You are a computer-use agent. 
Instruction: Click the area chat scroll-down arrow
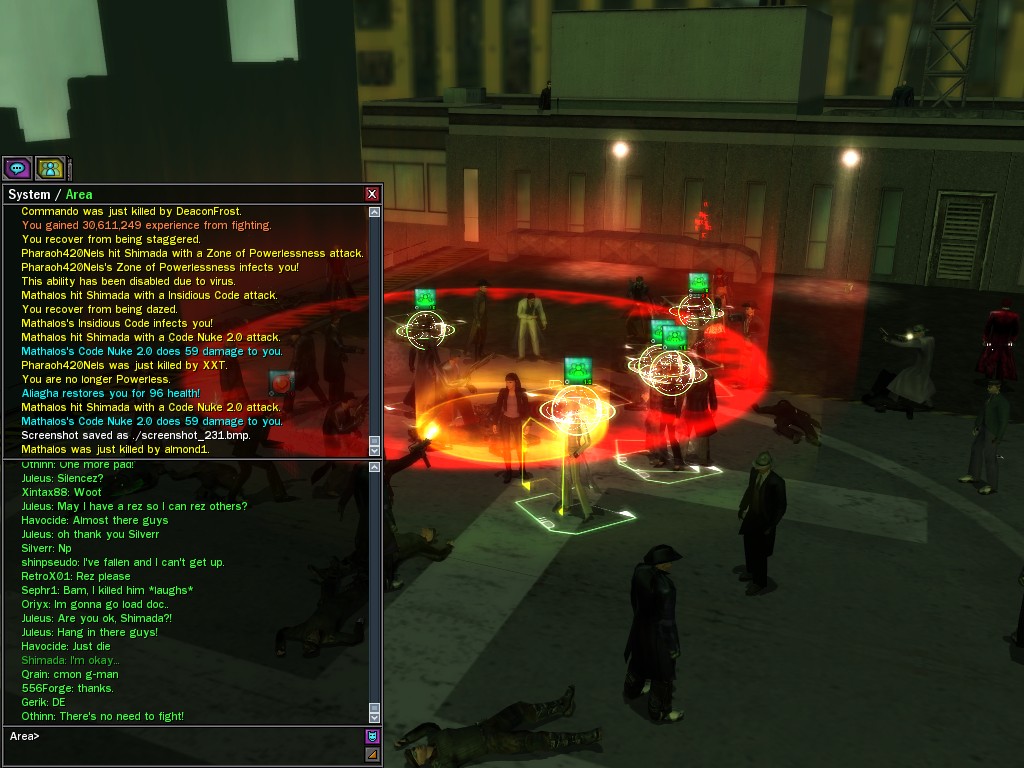point(374,717)
